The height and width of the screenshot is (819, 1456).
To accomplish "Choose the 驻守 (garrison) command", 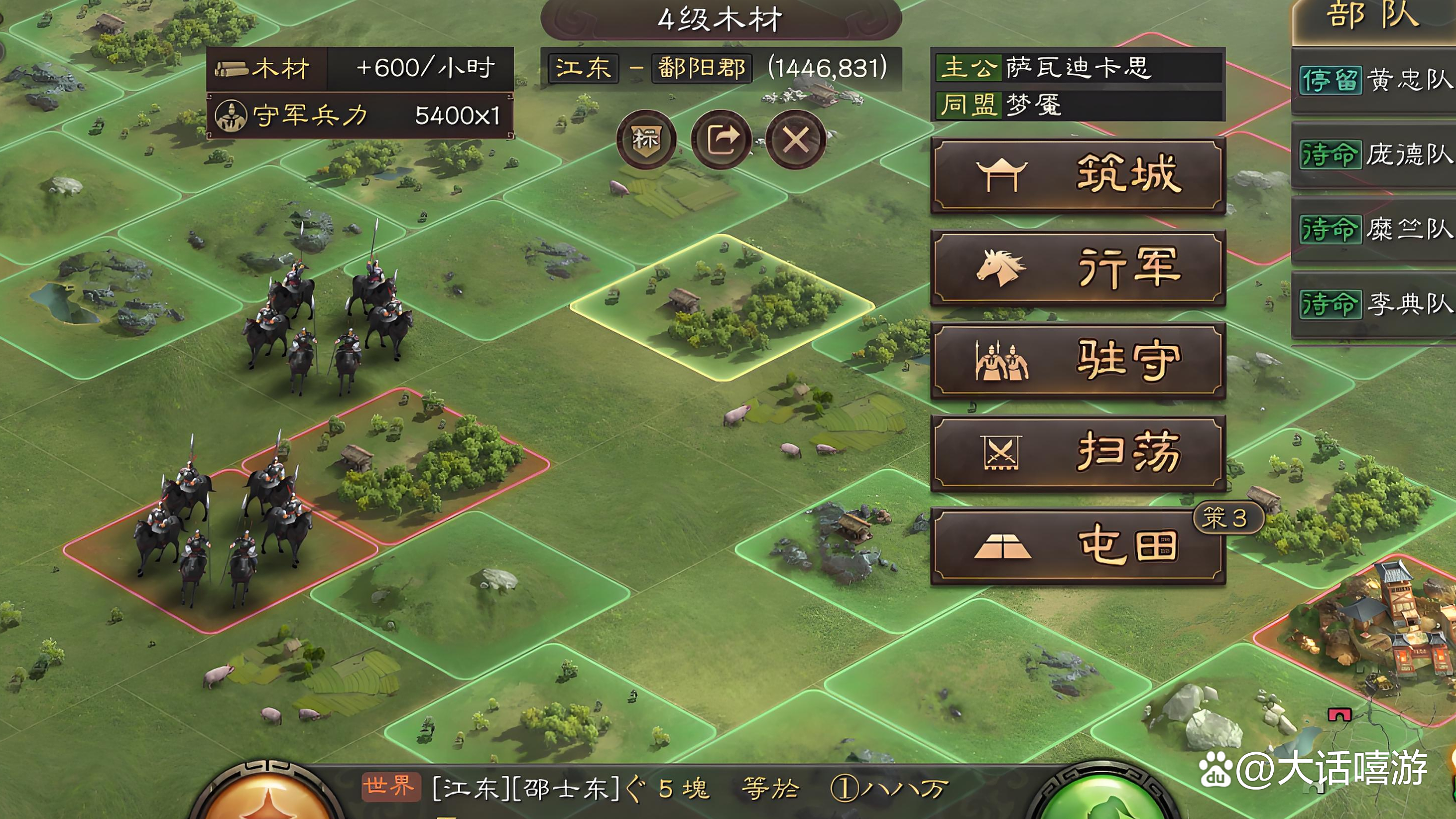I will pyautogui.click(x=1077, y=360).
